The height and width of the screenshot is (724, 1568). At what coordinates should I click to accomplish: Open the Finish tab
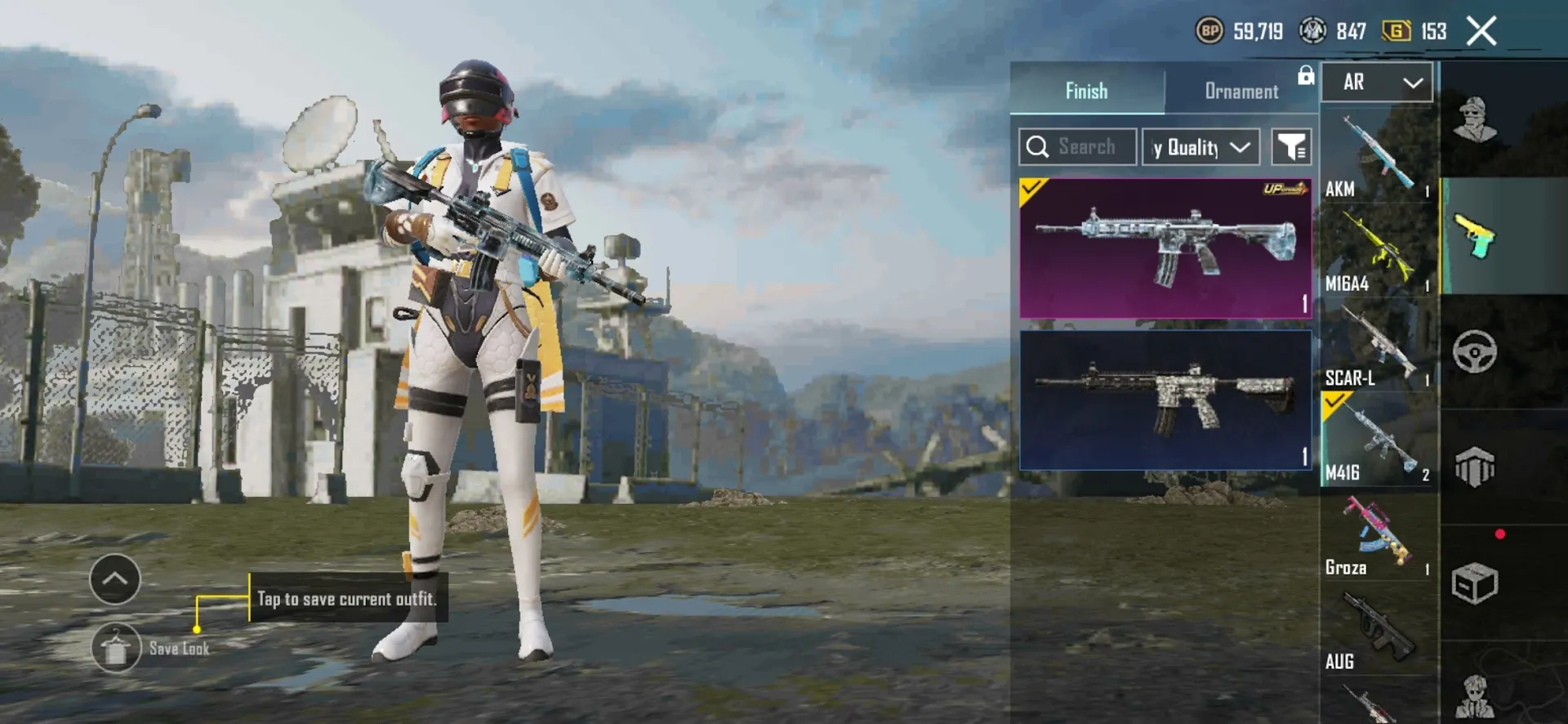tap(1086, 91)
